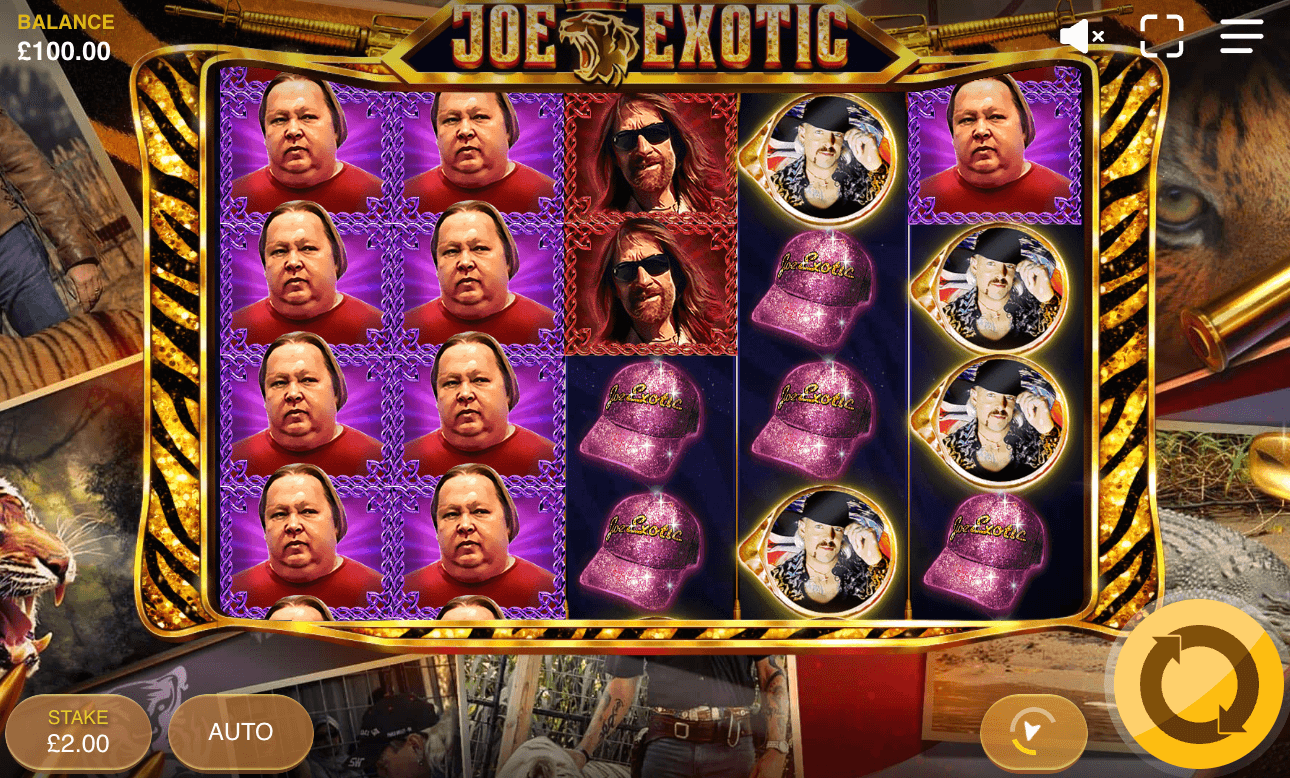
Task: Select the turbo spin icon
Action: click(1035, 732)
